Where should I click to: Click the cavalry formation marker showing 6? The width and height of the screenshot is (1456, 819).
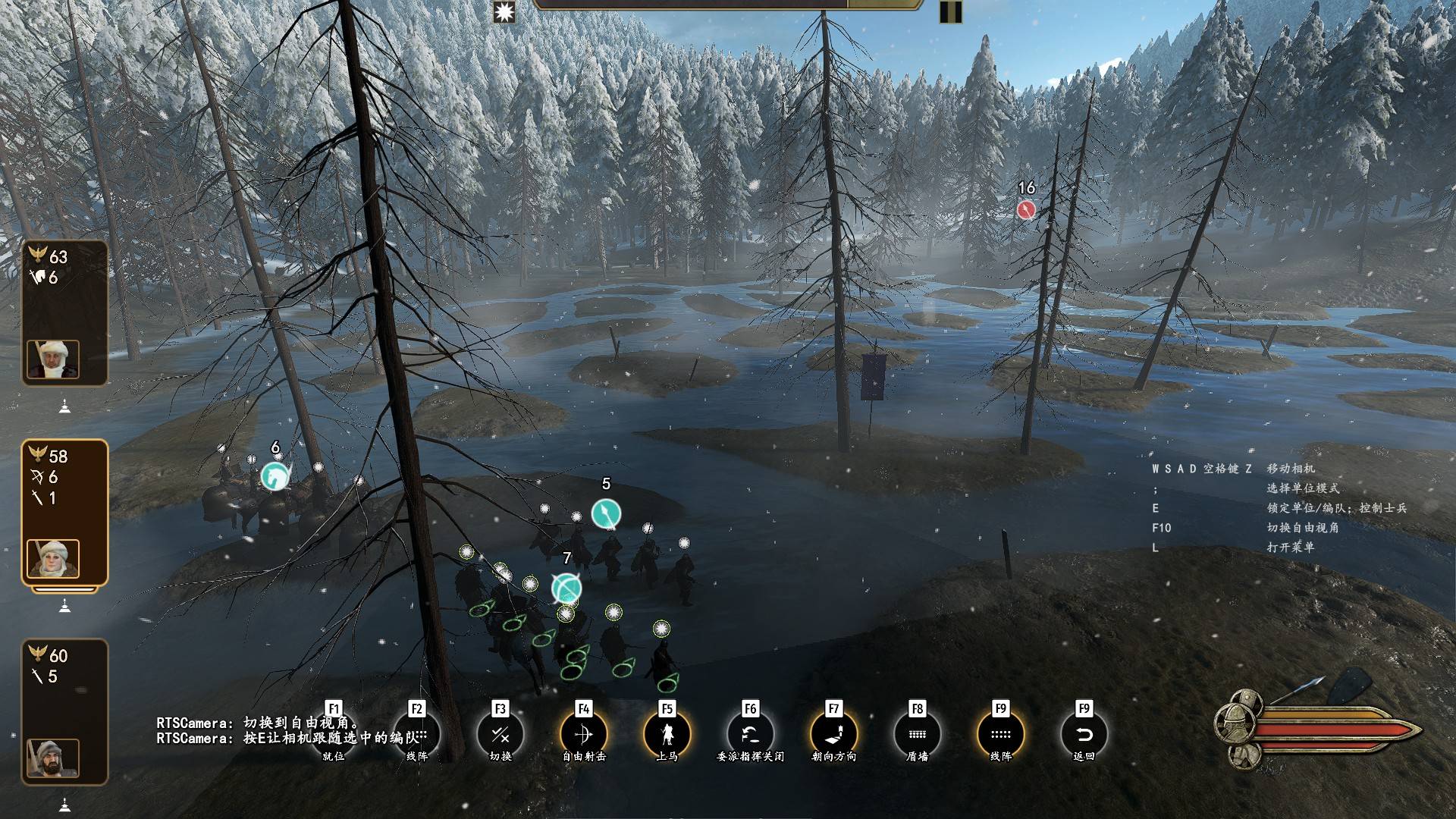[275, 476]
